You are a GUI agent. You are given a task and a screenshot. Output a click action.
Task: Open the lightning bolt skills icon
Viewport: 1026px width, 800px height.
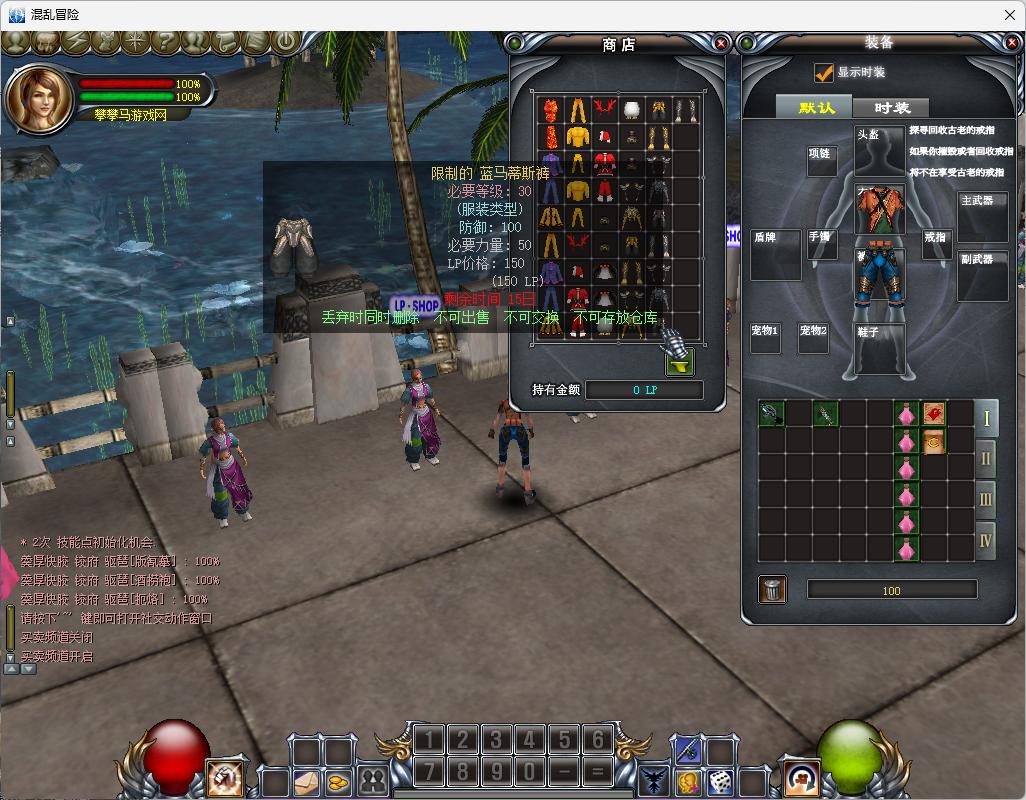pos(76,42)
